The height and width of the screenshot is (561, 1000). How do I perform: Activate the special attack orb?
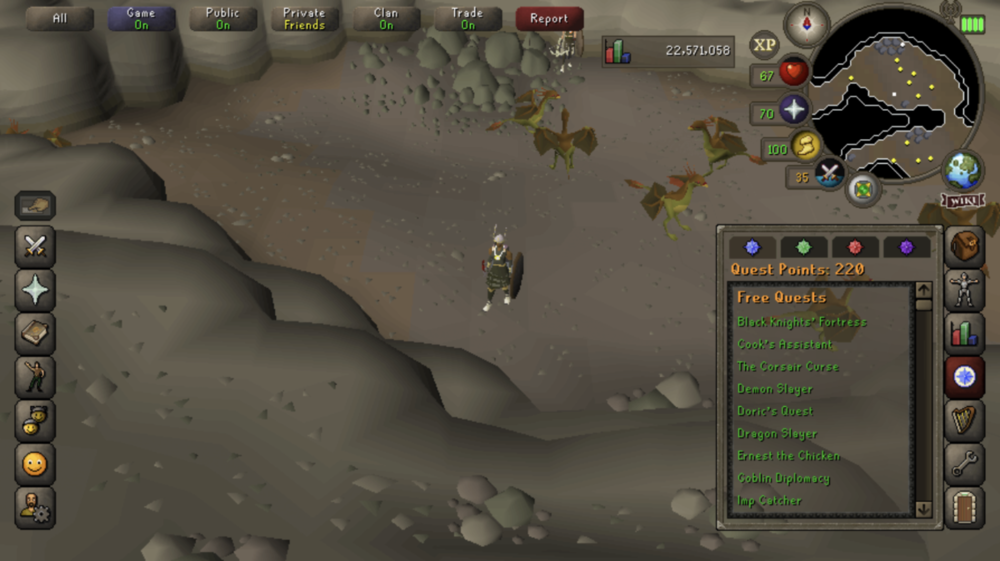click(829, 174)
